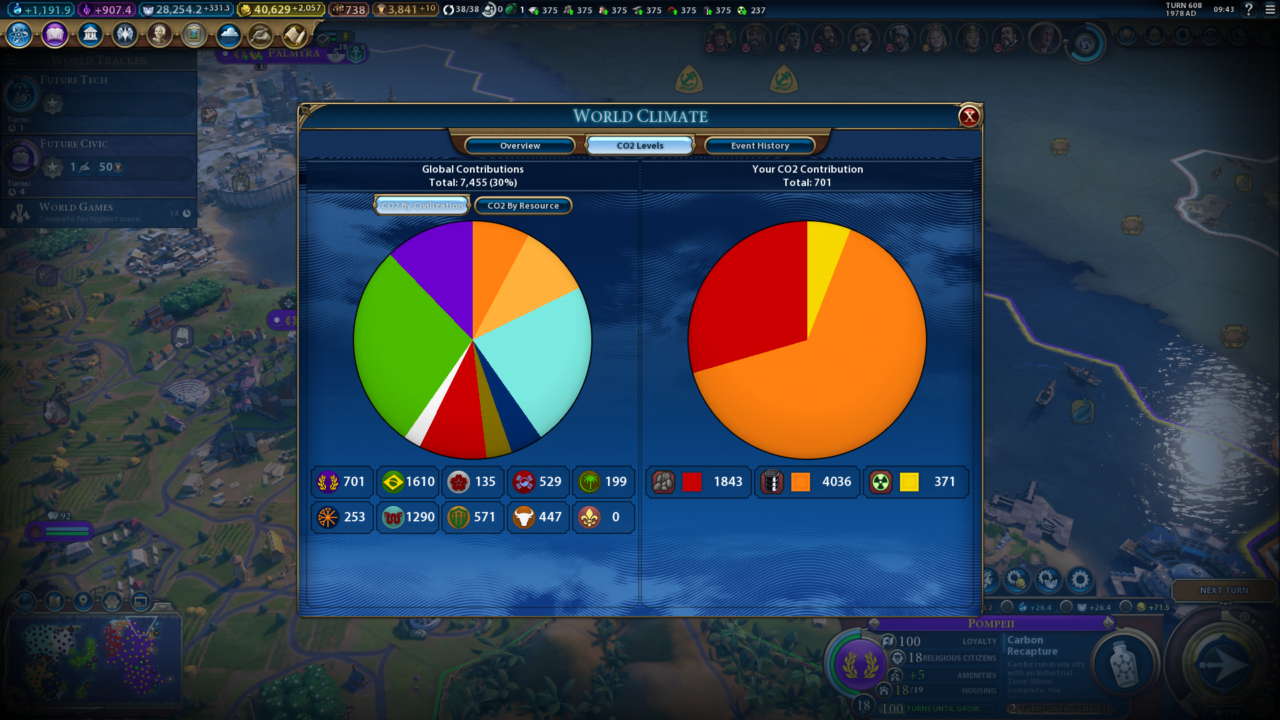Viewport: 1280px width, 720px height.
Task: Switch to the Event History tab
Action: click(x=759, y=144)
